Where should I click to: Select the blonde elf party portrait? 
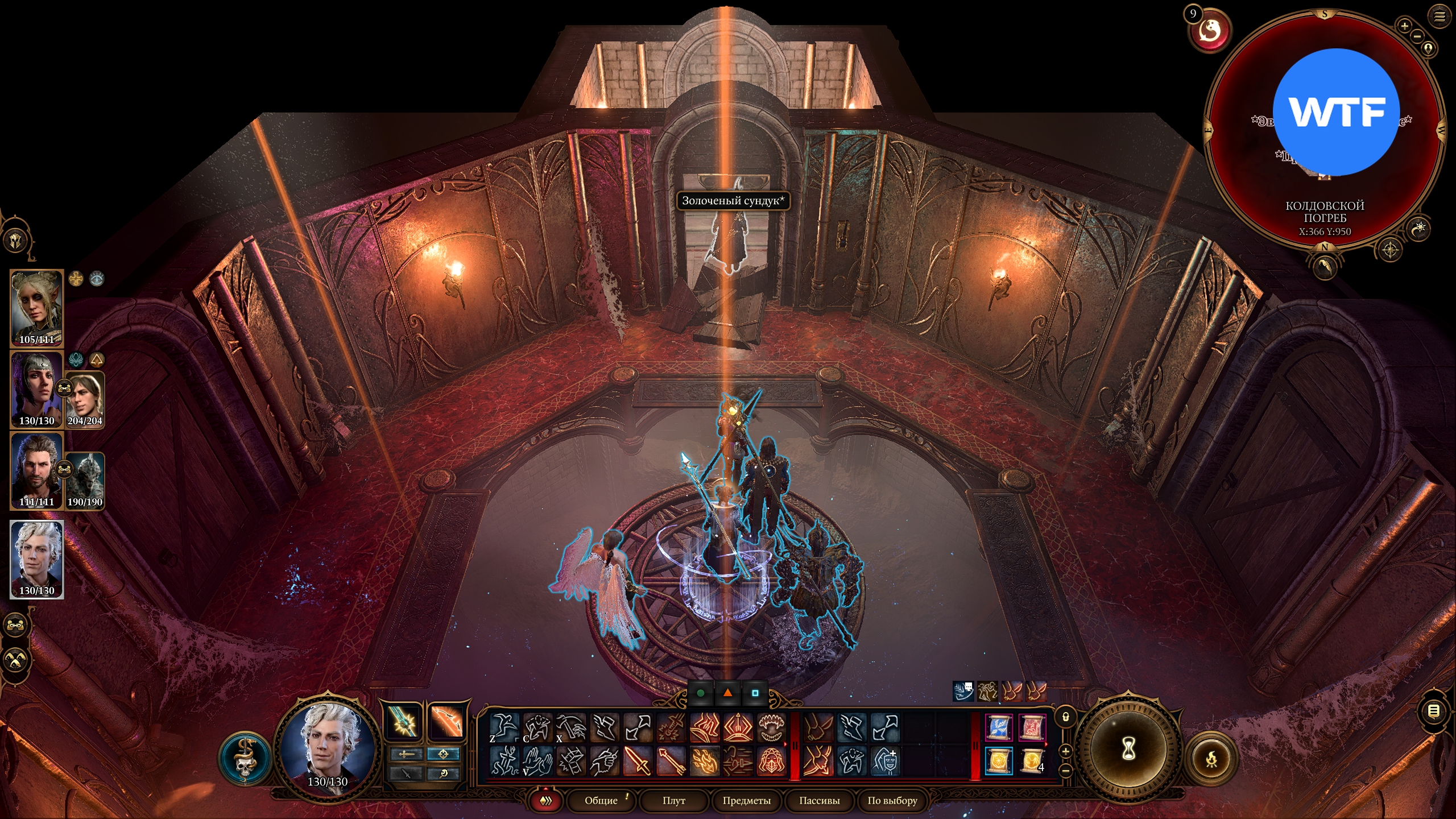click(x=37, y=308)
